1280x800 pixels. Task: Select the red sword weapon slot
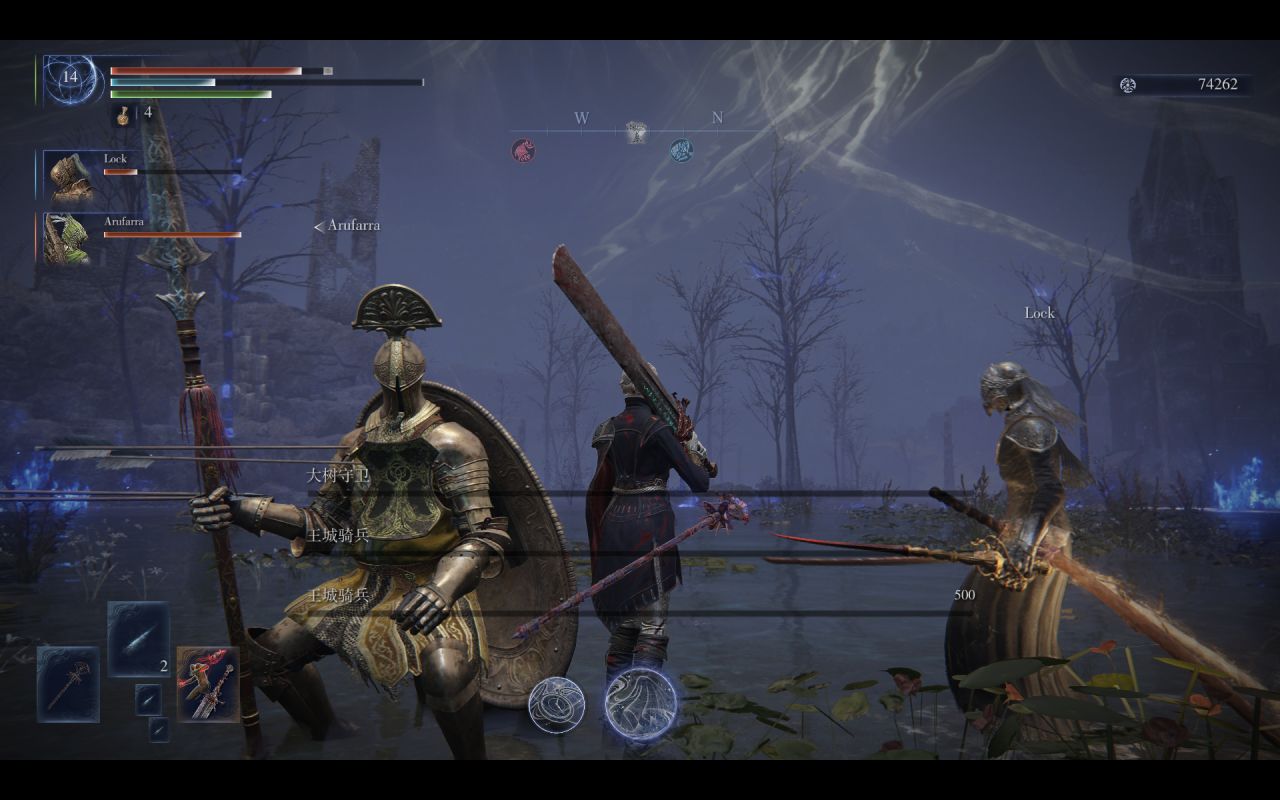(x=208, y=684)
